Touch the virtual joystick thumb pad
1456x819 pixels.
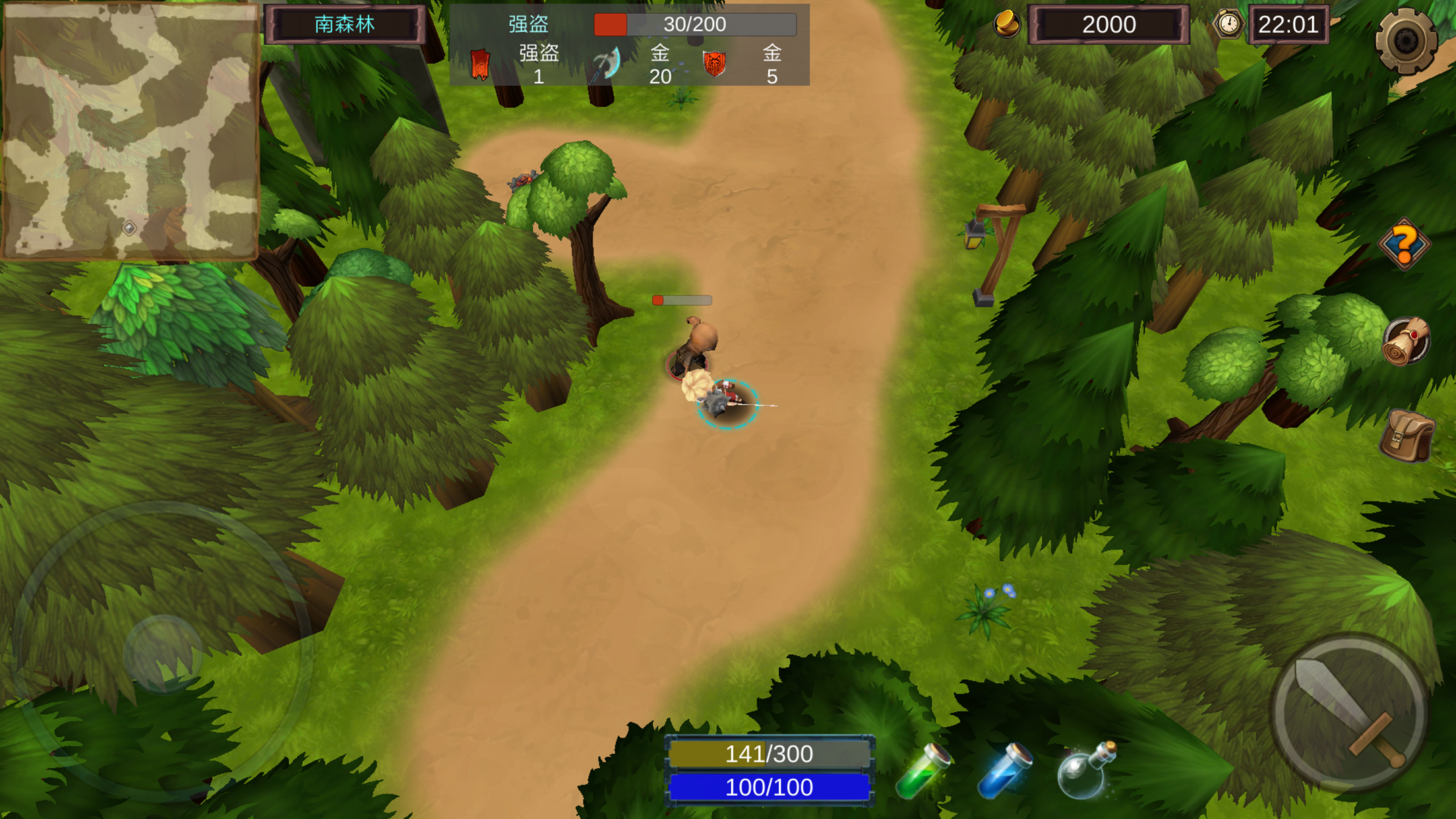[163, 653]
